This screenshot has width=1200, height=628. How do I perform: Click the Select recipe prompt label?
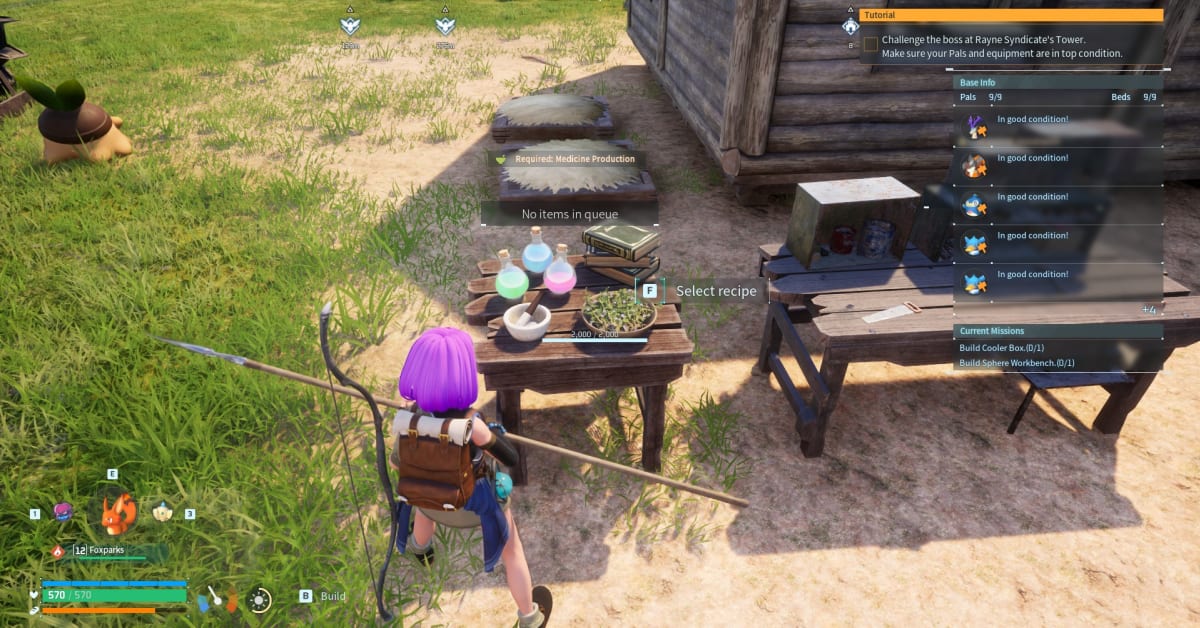(x=715, y=291)
